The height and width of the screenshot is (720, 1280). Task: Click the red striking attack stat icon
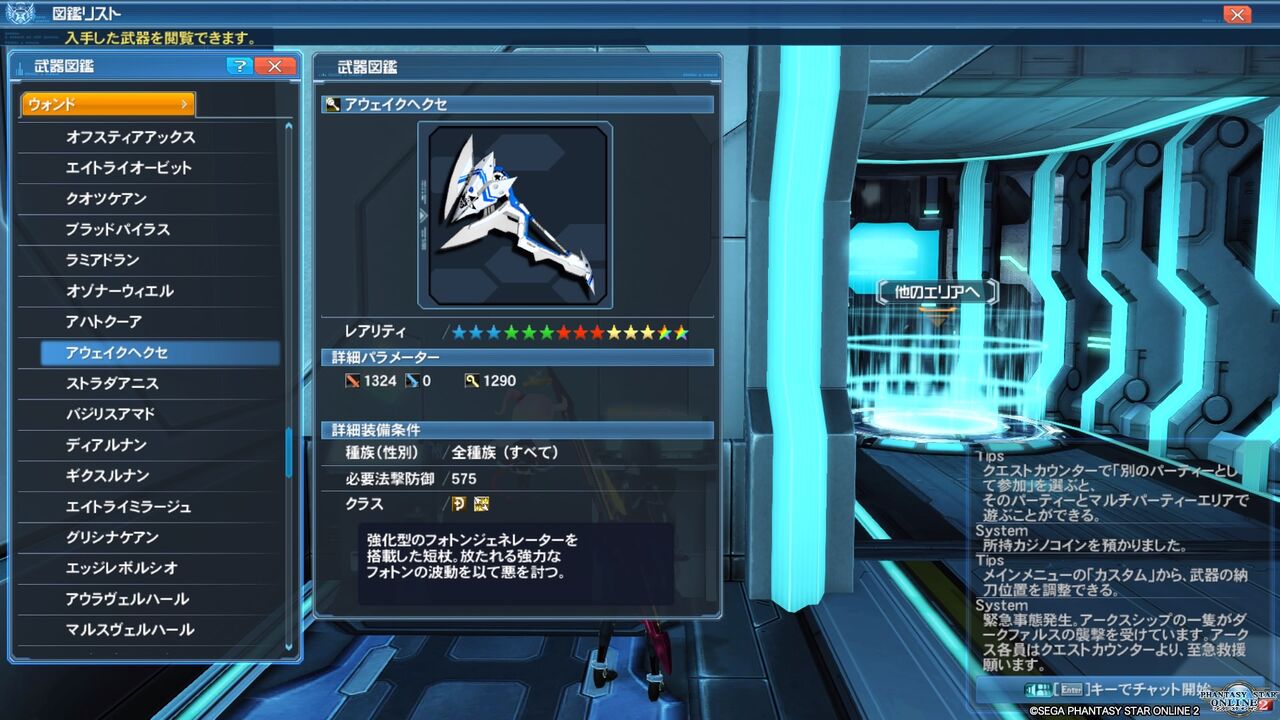click(x=353, y=381)
